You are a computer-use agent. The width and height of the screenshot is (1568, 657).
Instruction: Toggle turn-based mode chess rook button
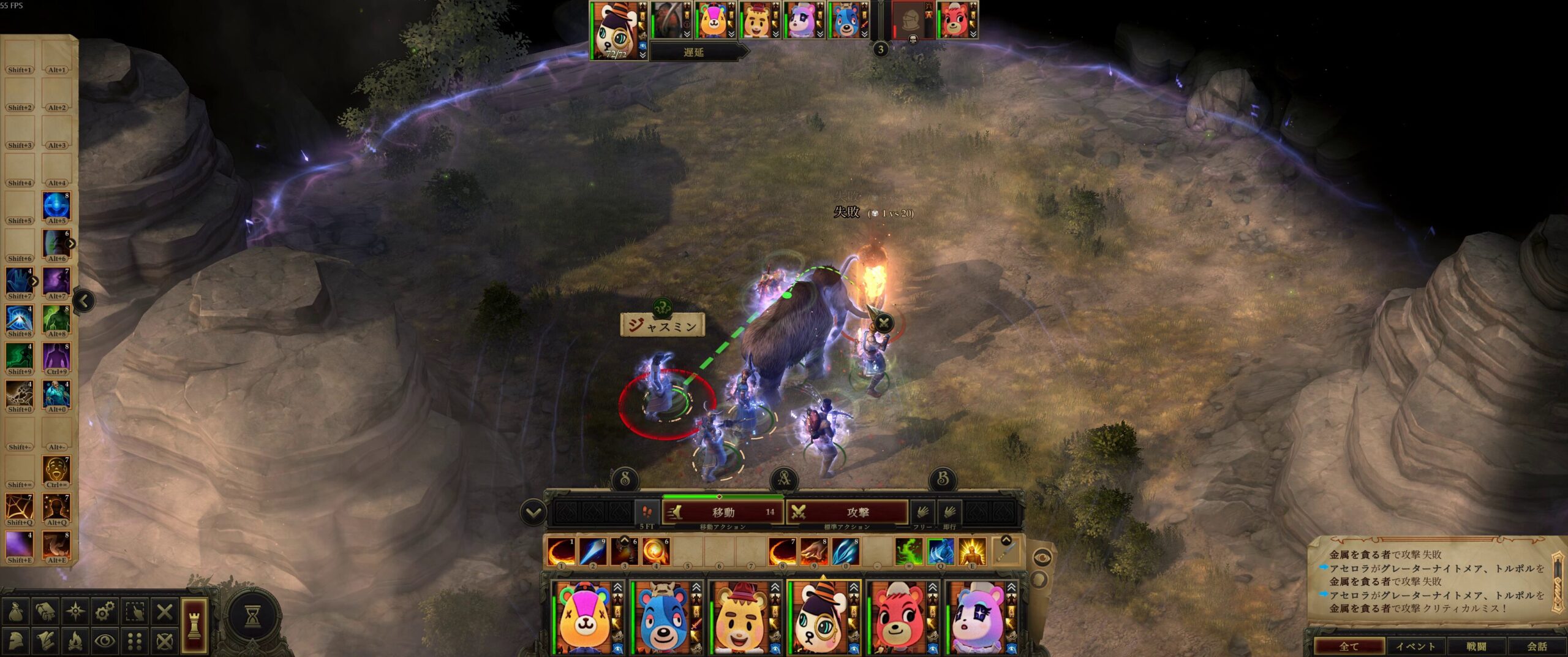pyautogui.click(x=194, y=625)
